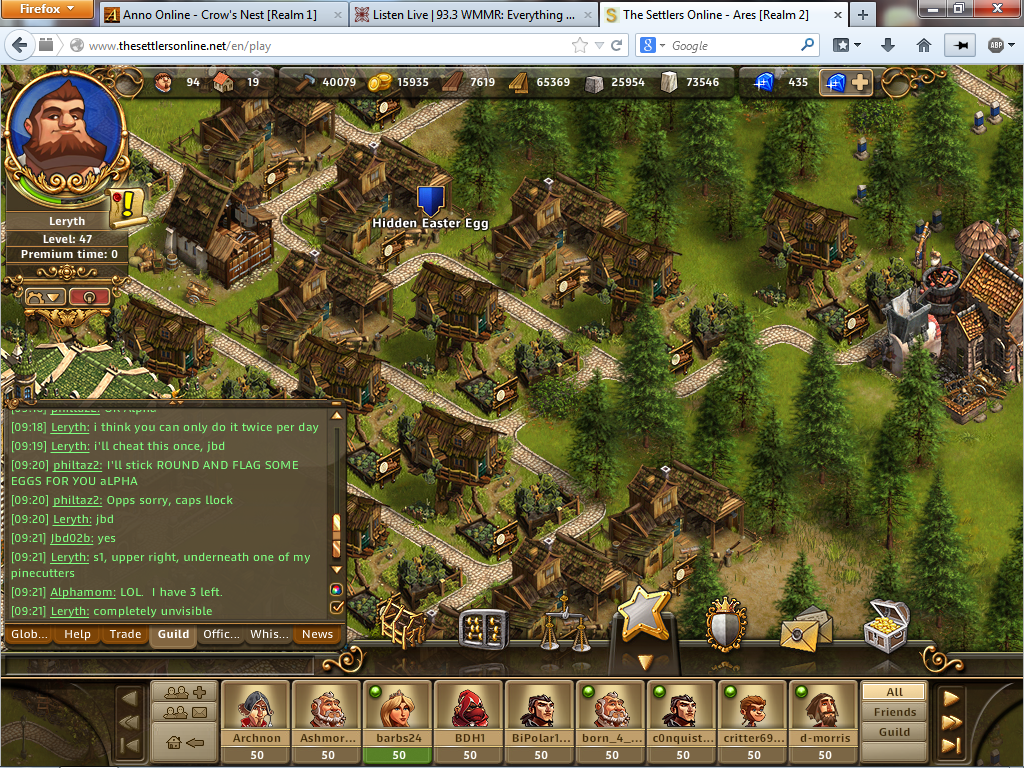1024x768 pixels.
Task: Open the quest book scroll with exclamation mark
Action: pos(129,207)
